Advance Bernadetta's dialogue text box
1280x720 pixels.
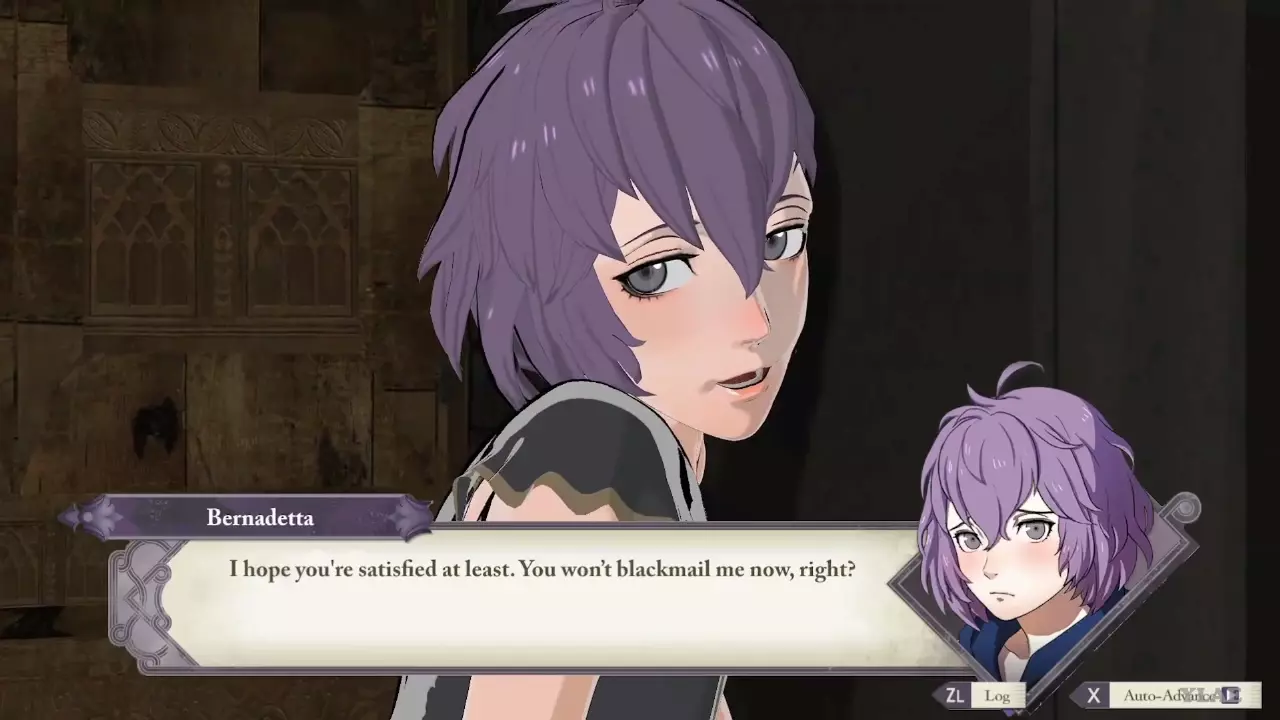point(540,600)
